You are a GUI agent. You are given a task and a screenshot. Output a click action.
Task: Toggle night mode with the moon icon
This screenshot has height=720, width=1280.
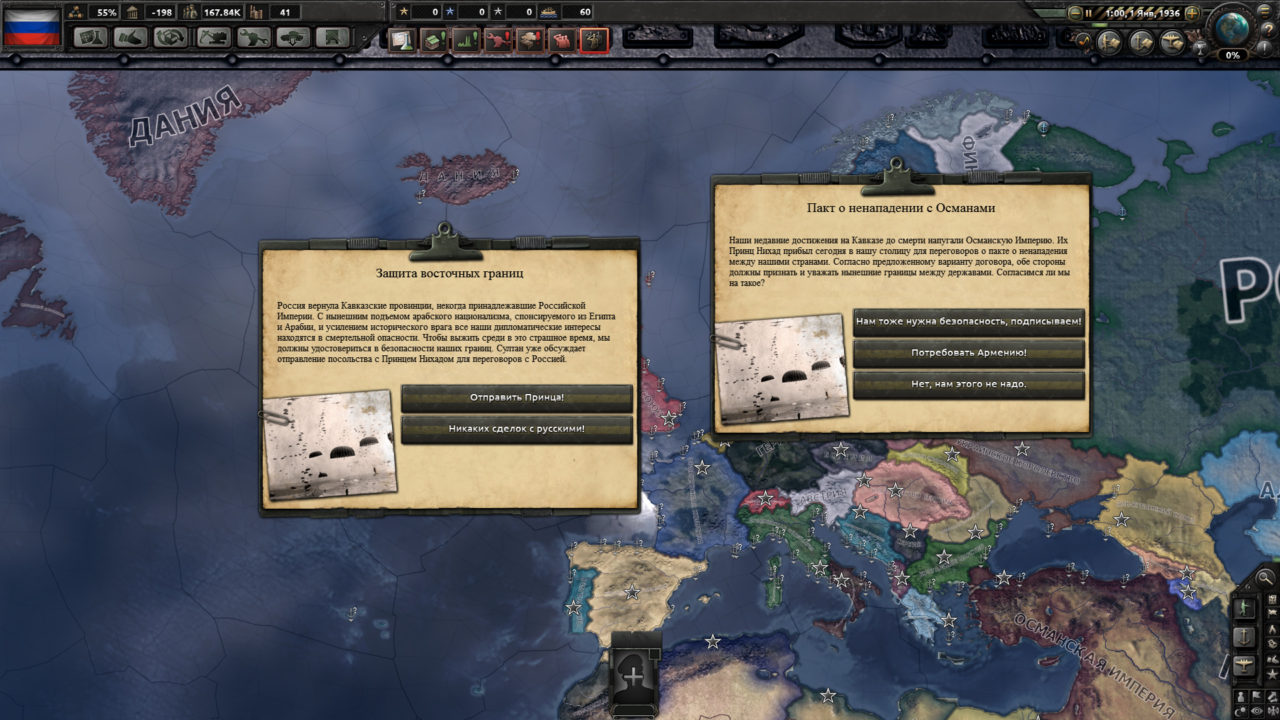1239,710
